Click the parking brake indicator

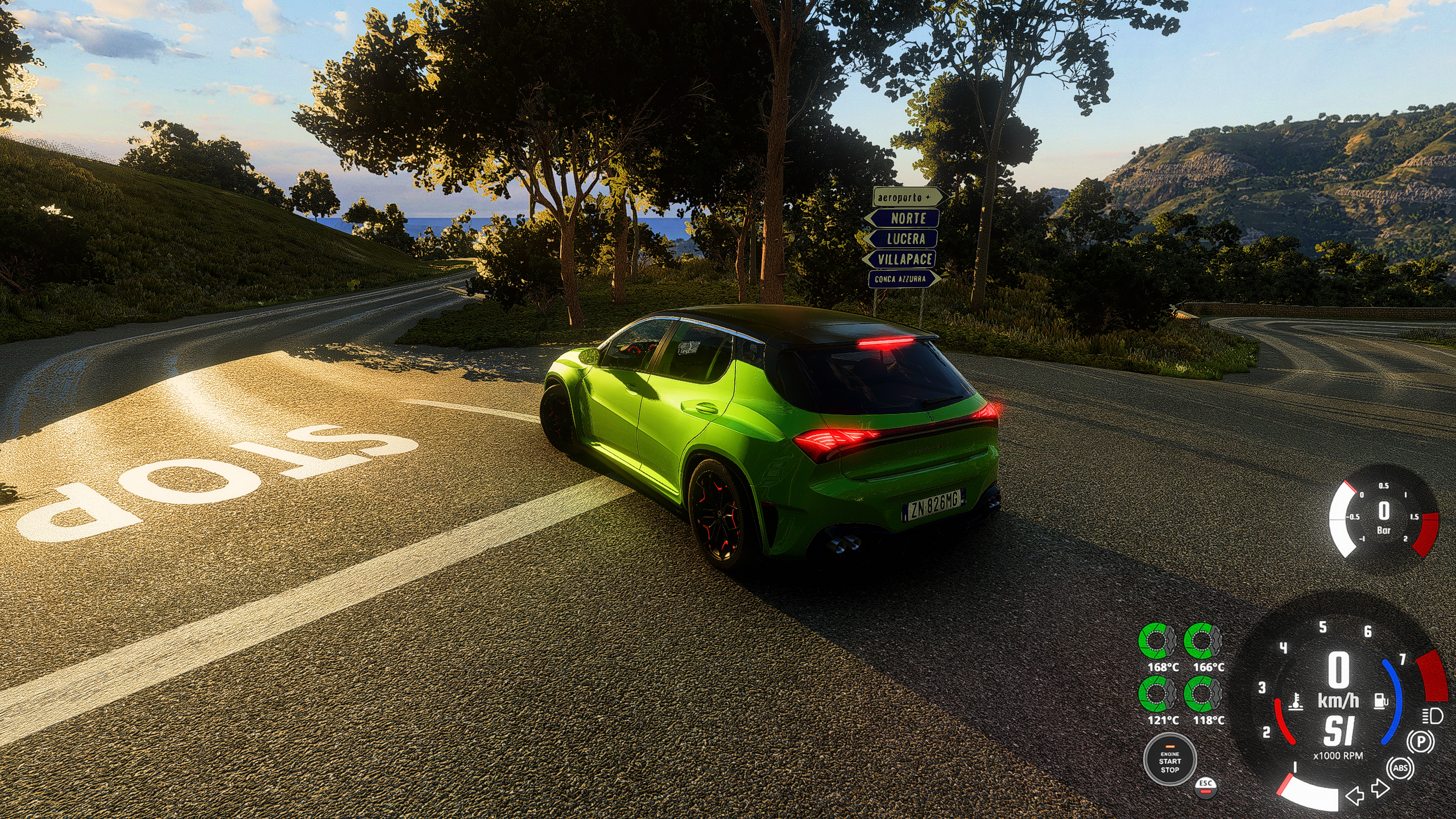click(1420, 742)
